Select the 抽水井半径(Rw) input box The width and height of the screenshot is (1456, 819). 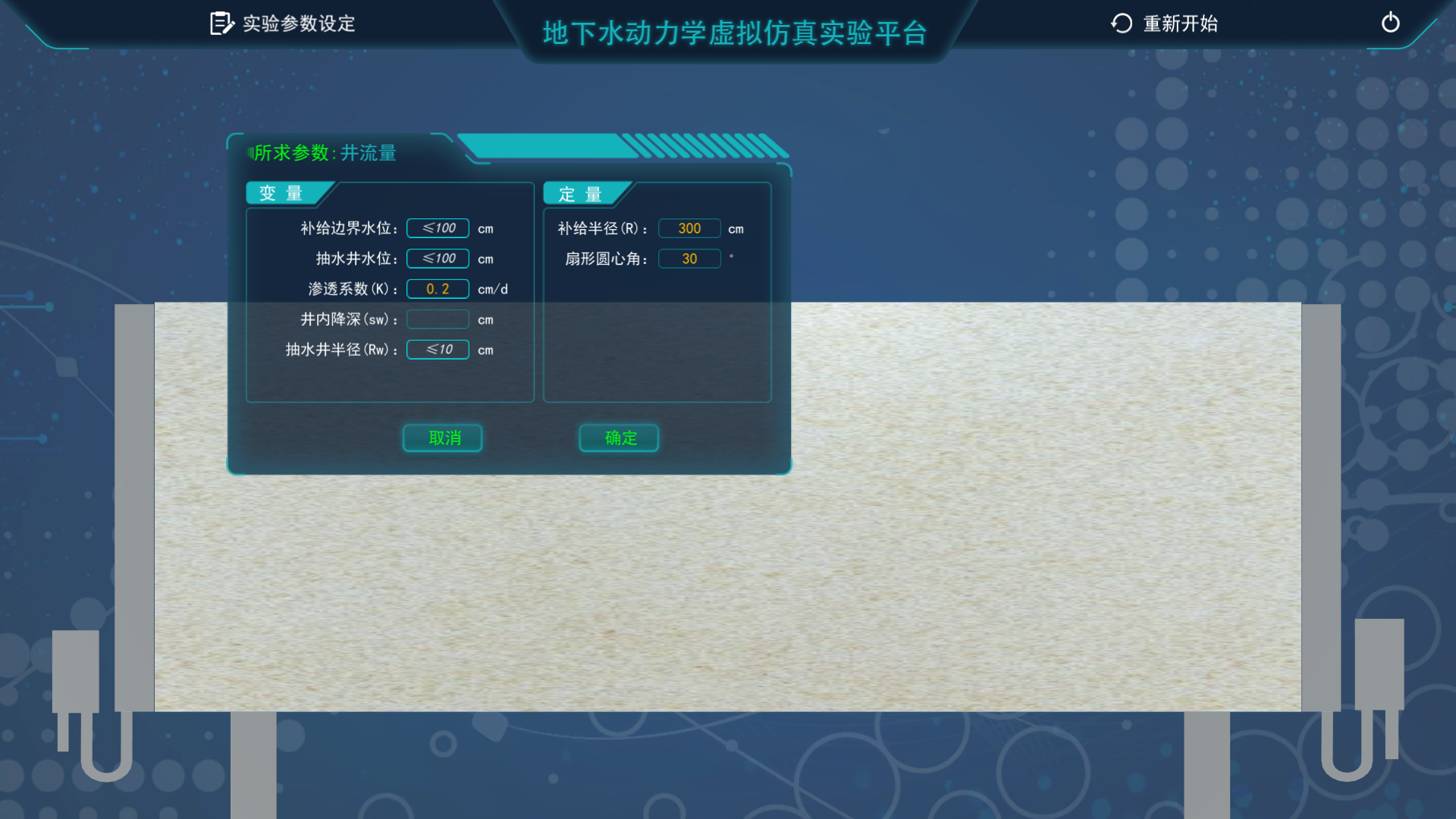click(x=438, y=350)
